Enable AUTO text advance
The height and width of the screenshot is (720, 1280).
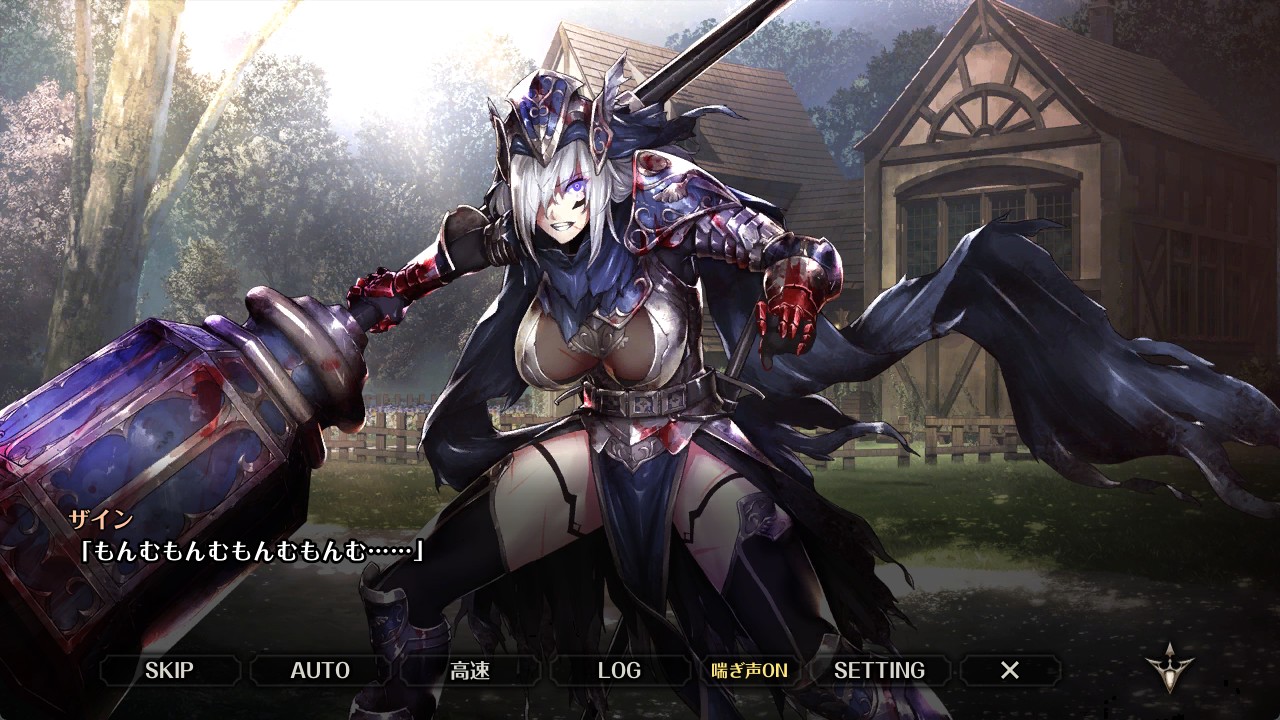click(320, 670)
